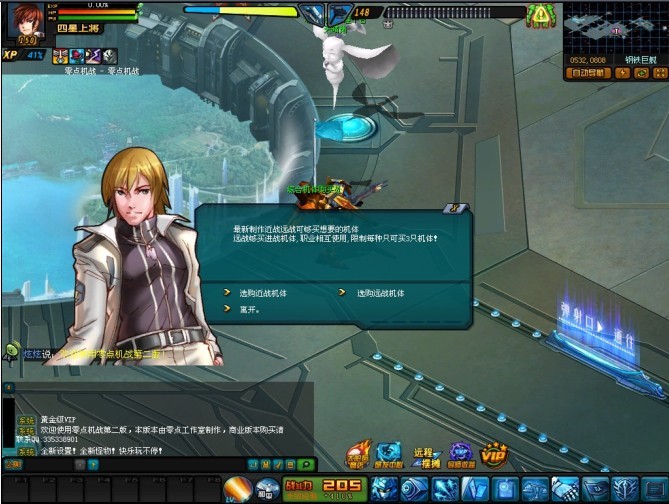Select the 离开 option to leave
Viewport: 669px width, 504px height.
pyautogui.click(x=249, y=310)
